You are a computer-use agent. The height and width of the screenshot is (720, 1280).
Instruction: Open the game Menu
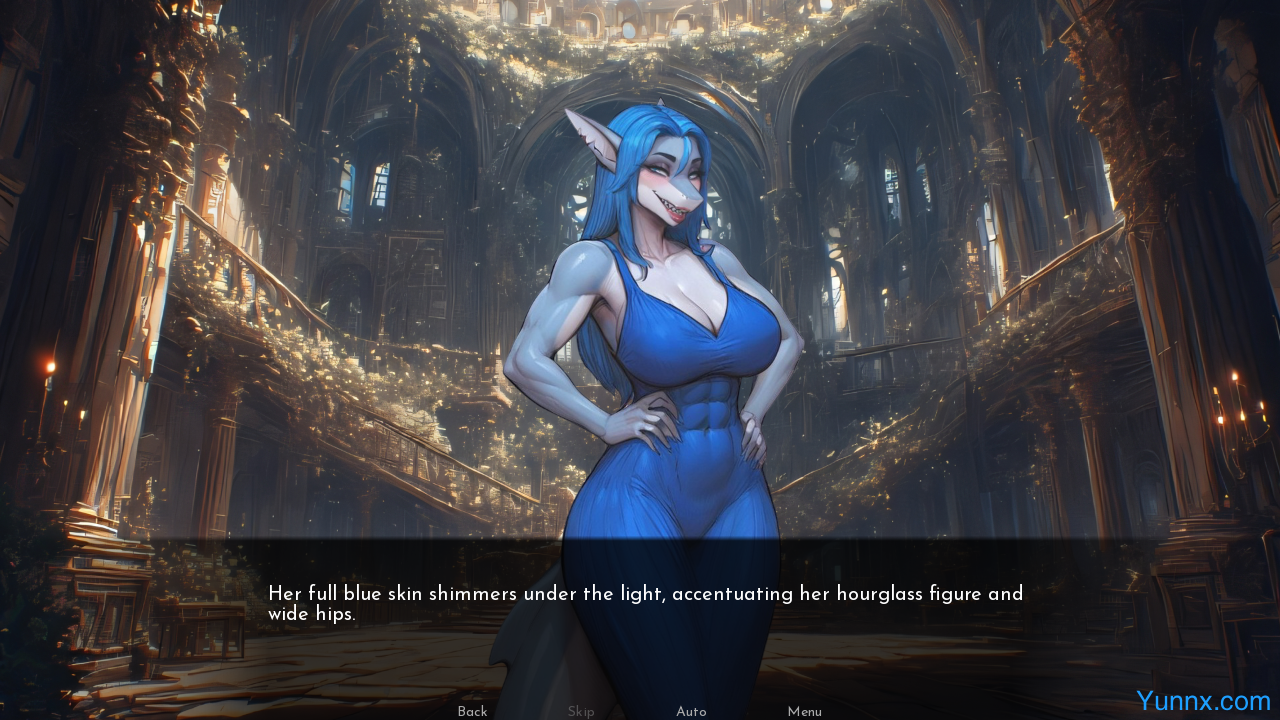(x=804, y=711)
